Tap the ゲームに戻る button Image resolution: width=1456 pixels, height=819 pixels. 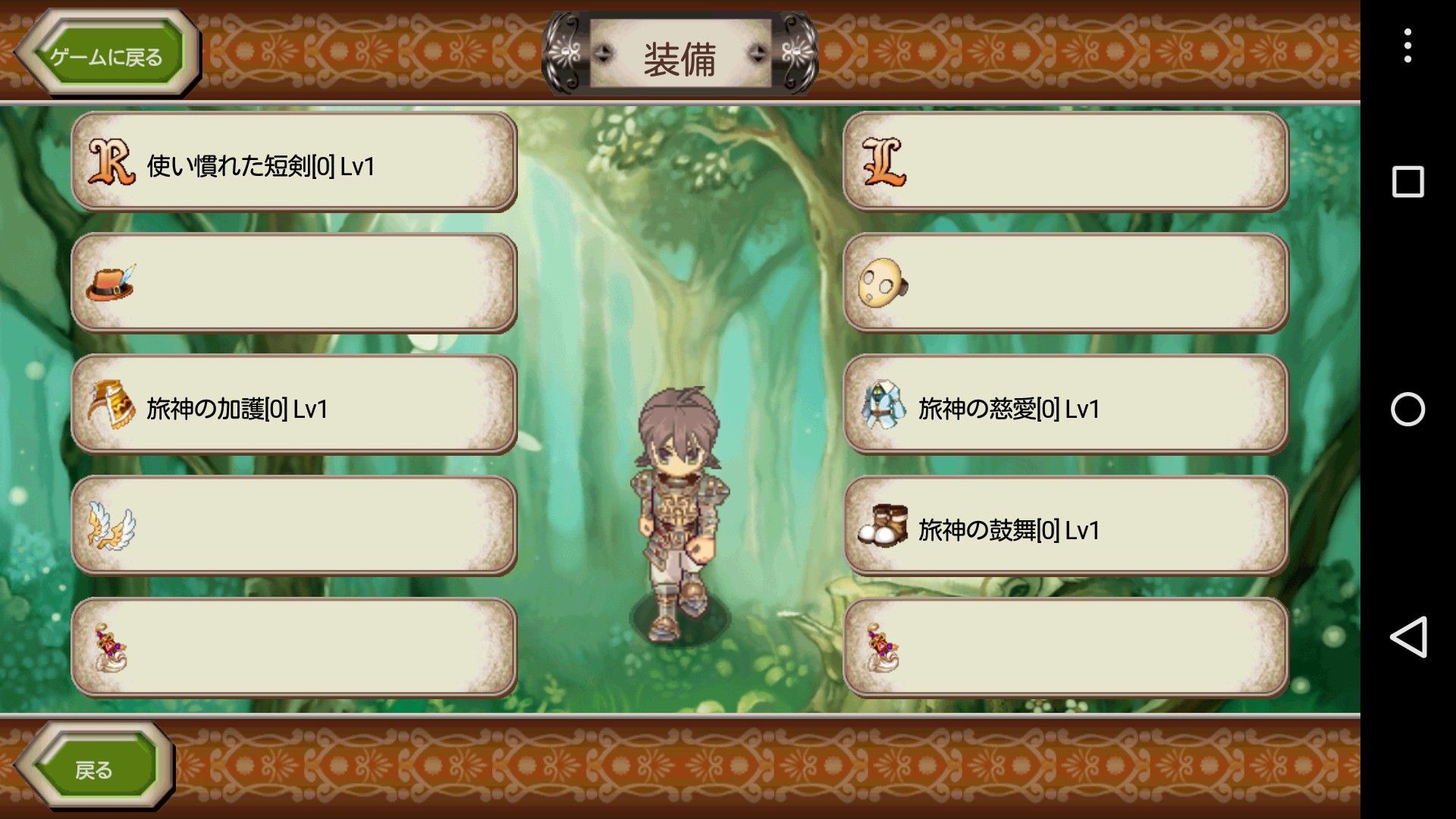coord(107,55)
